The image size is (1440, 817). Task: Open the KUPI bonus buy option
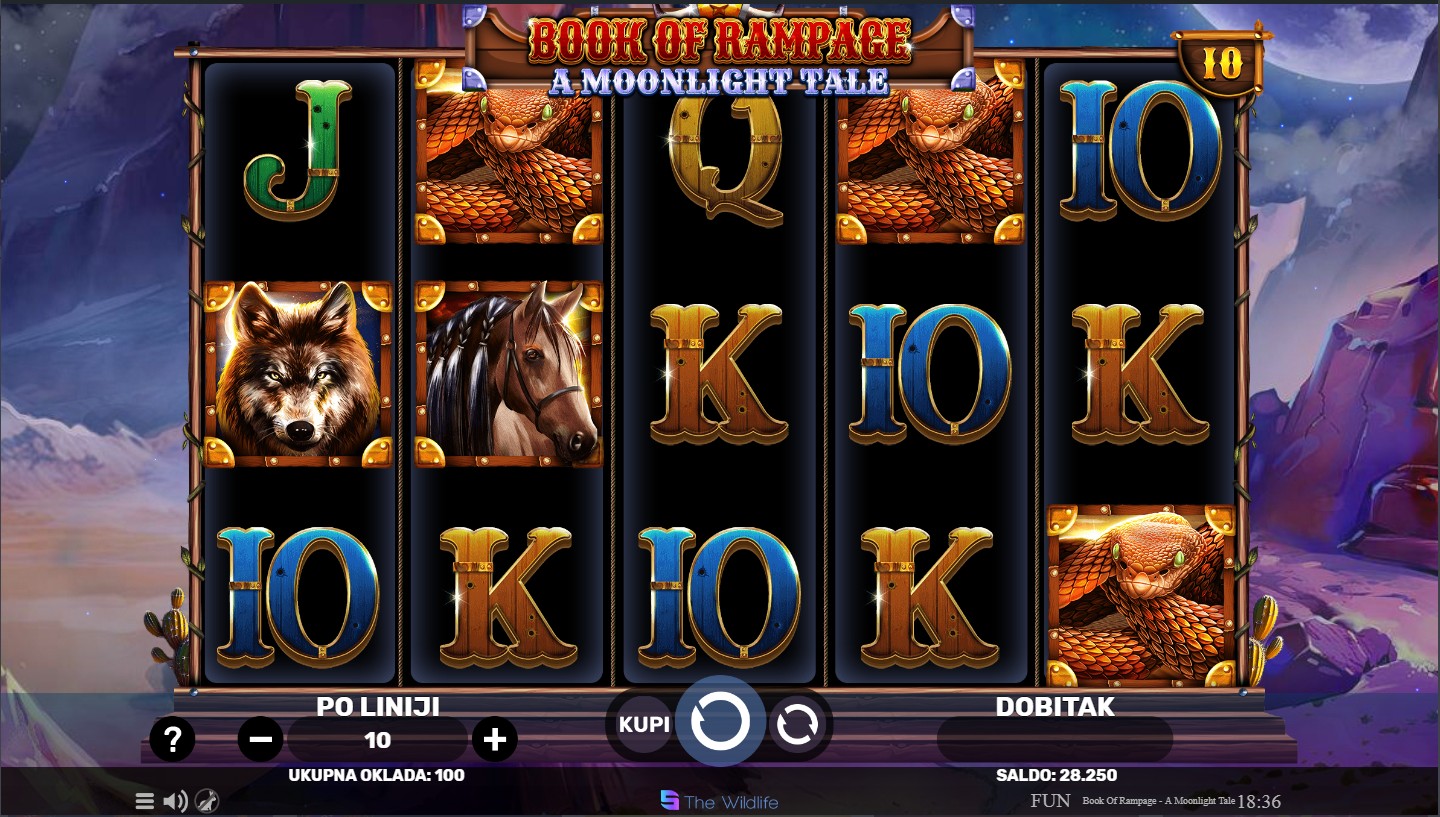pos(644,724)
